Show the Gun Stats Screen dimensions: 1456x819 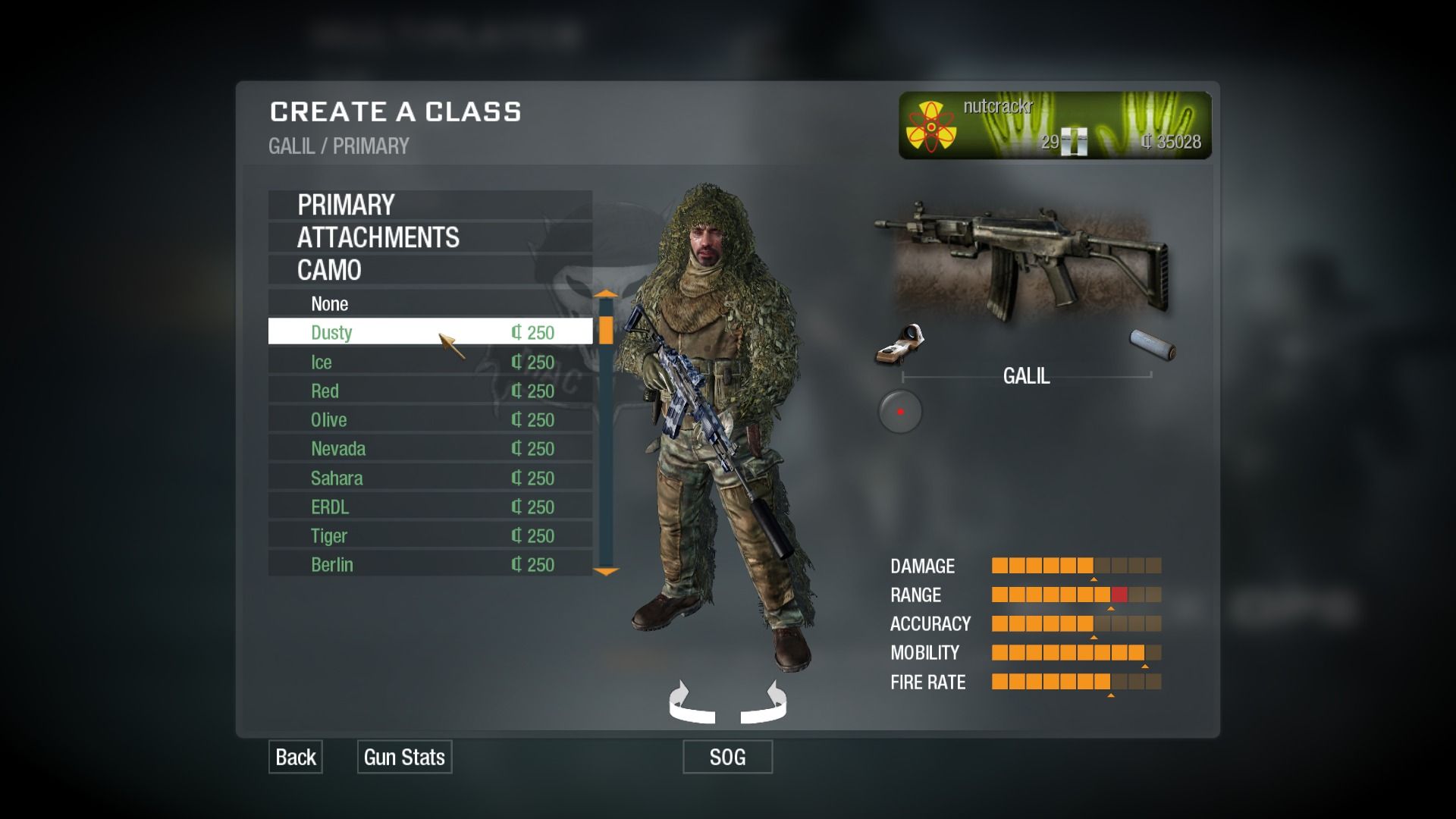[x=404, y=757]
